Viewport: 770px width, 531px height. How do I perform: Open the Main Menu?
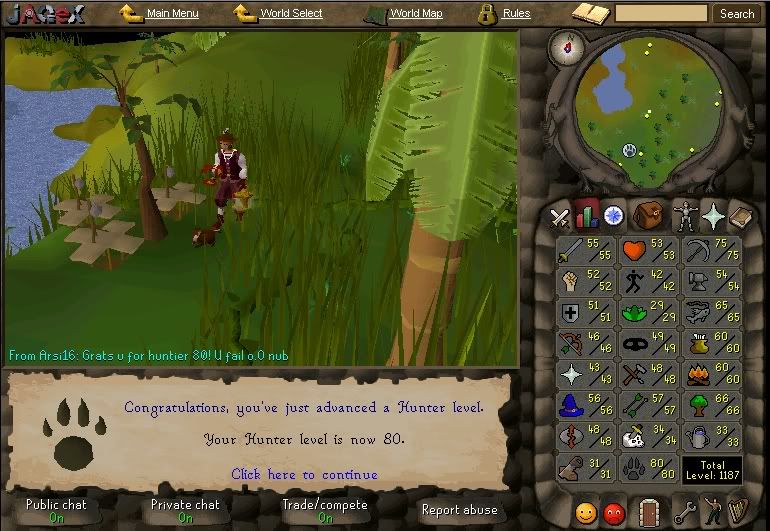tap(171, 14)
